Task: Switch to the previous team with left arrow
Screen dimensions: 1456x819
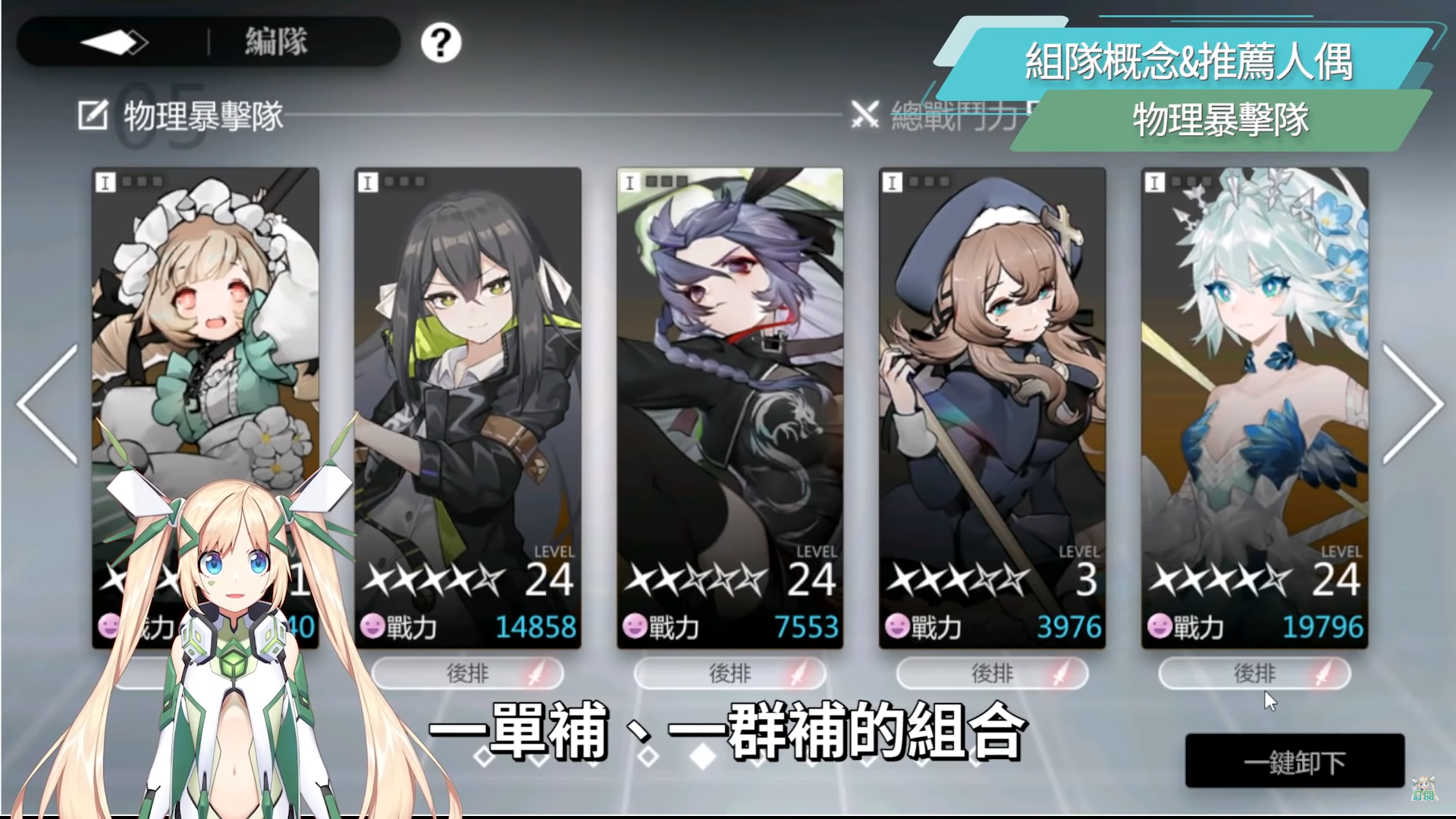Action: coord(48,403)
